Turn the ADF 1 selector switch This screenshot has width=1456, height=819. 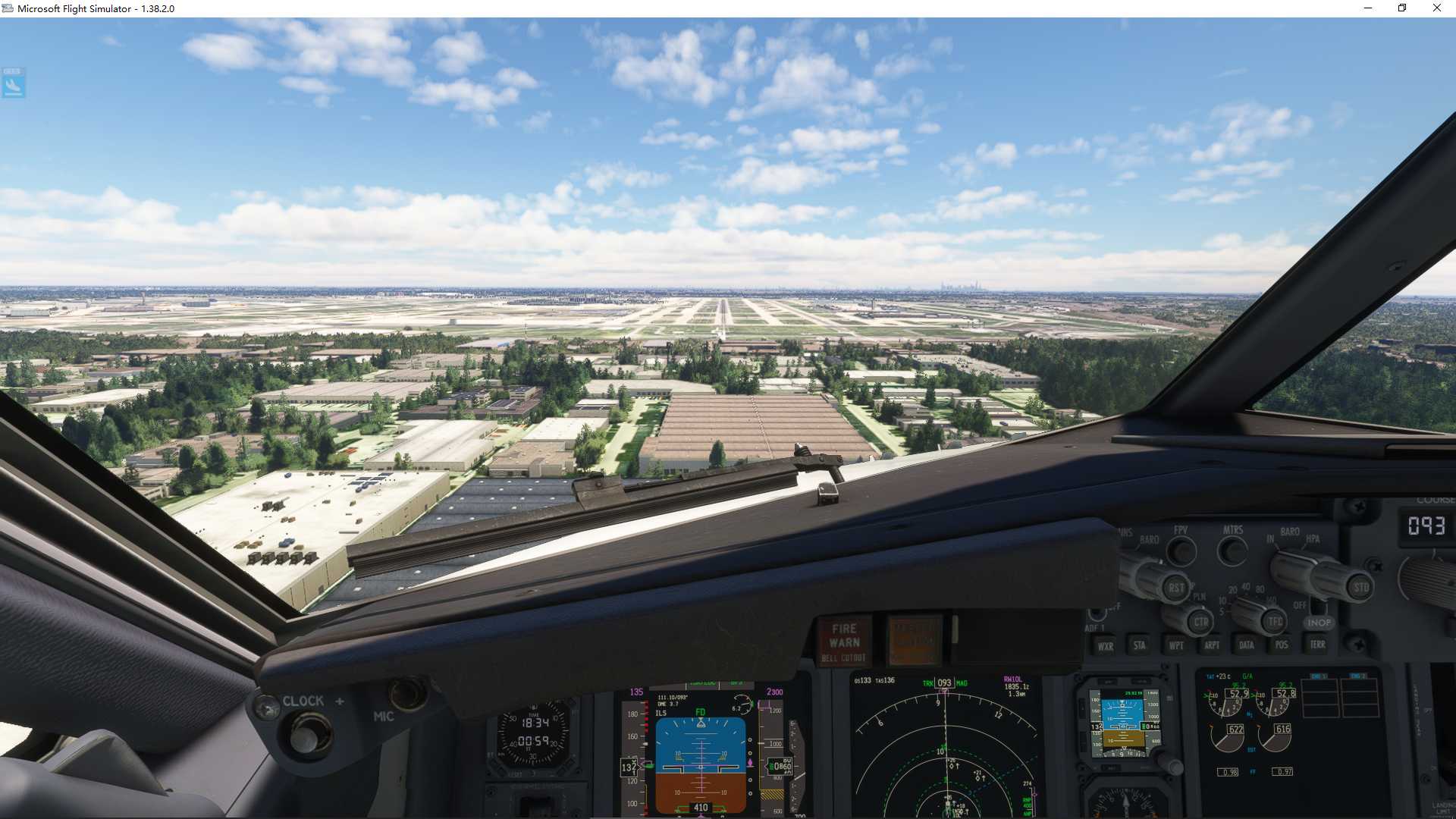(x=1097, y=615)
